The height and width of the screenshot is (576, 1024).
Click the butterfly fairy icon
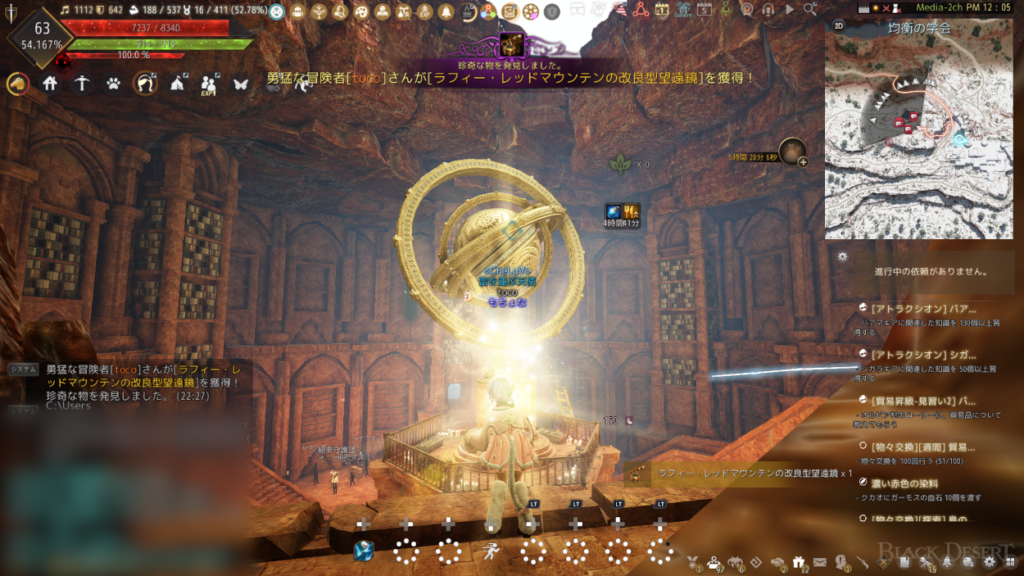coord(240,84)
